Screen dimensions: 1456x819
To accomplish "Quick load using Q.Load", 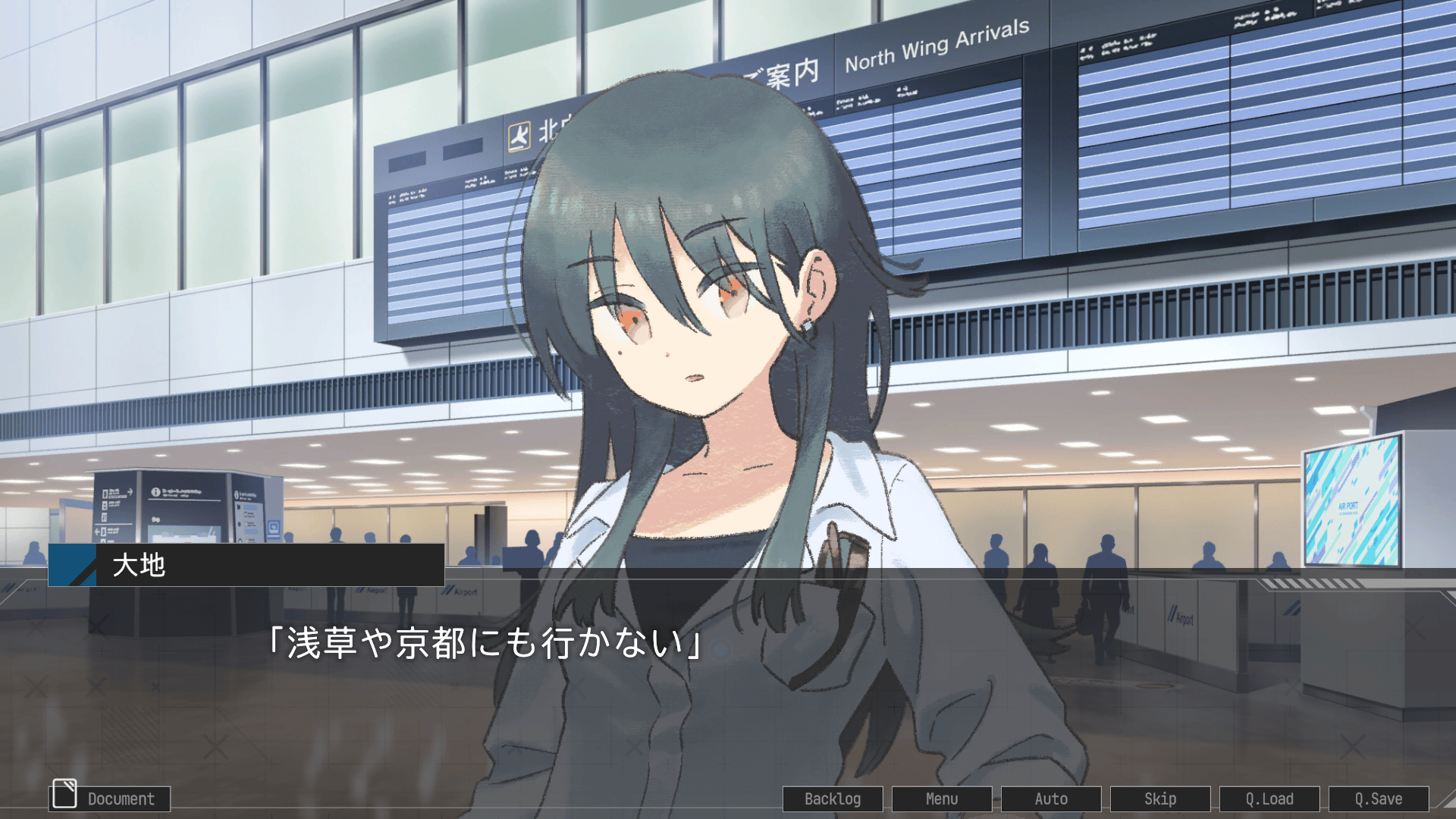I will pyautogui.click(x=1270, y=798).
